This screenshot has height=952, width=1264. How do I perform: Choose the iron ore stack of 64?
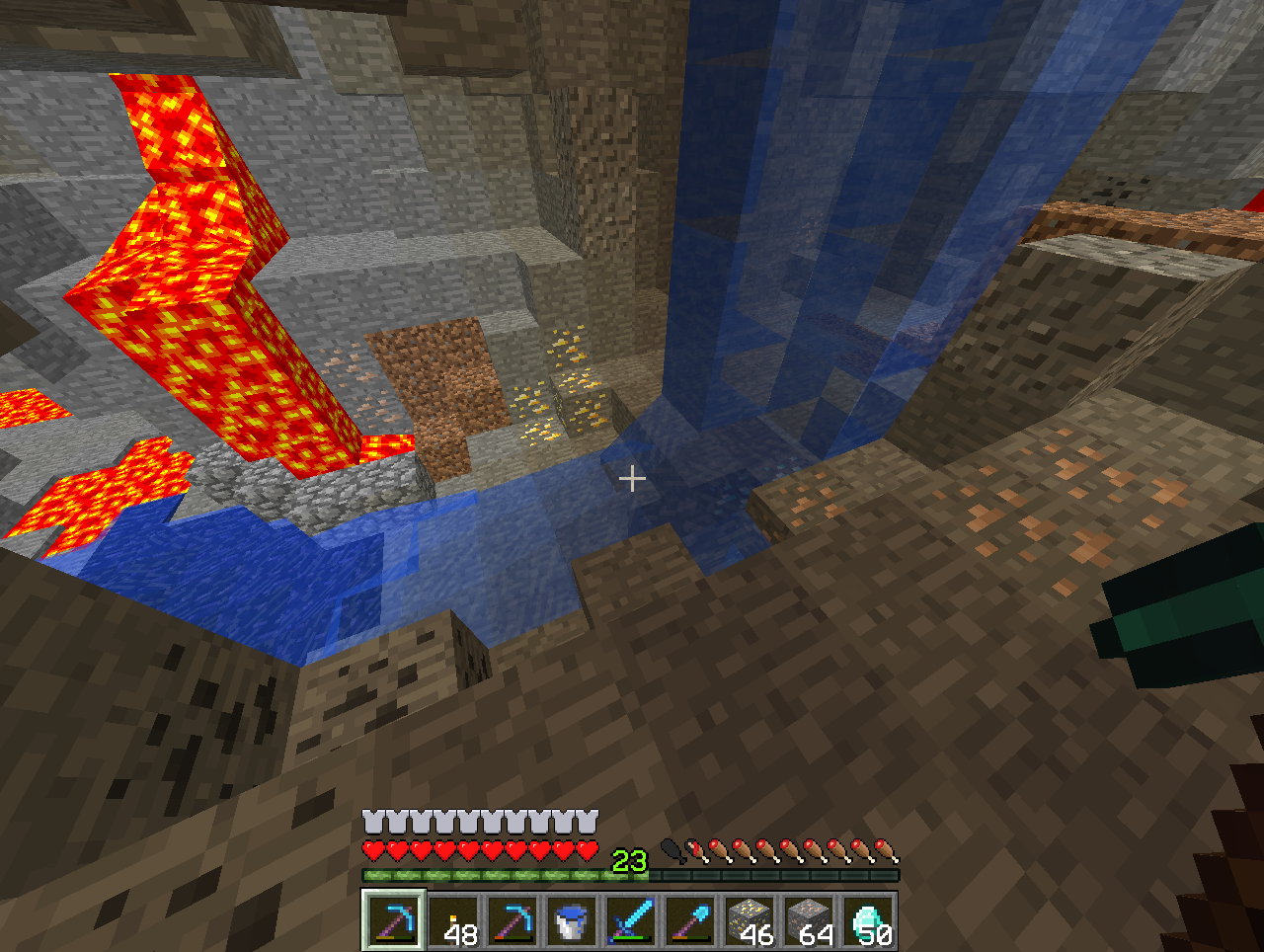point(809,920)
